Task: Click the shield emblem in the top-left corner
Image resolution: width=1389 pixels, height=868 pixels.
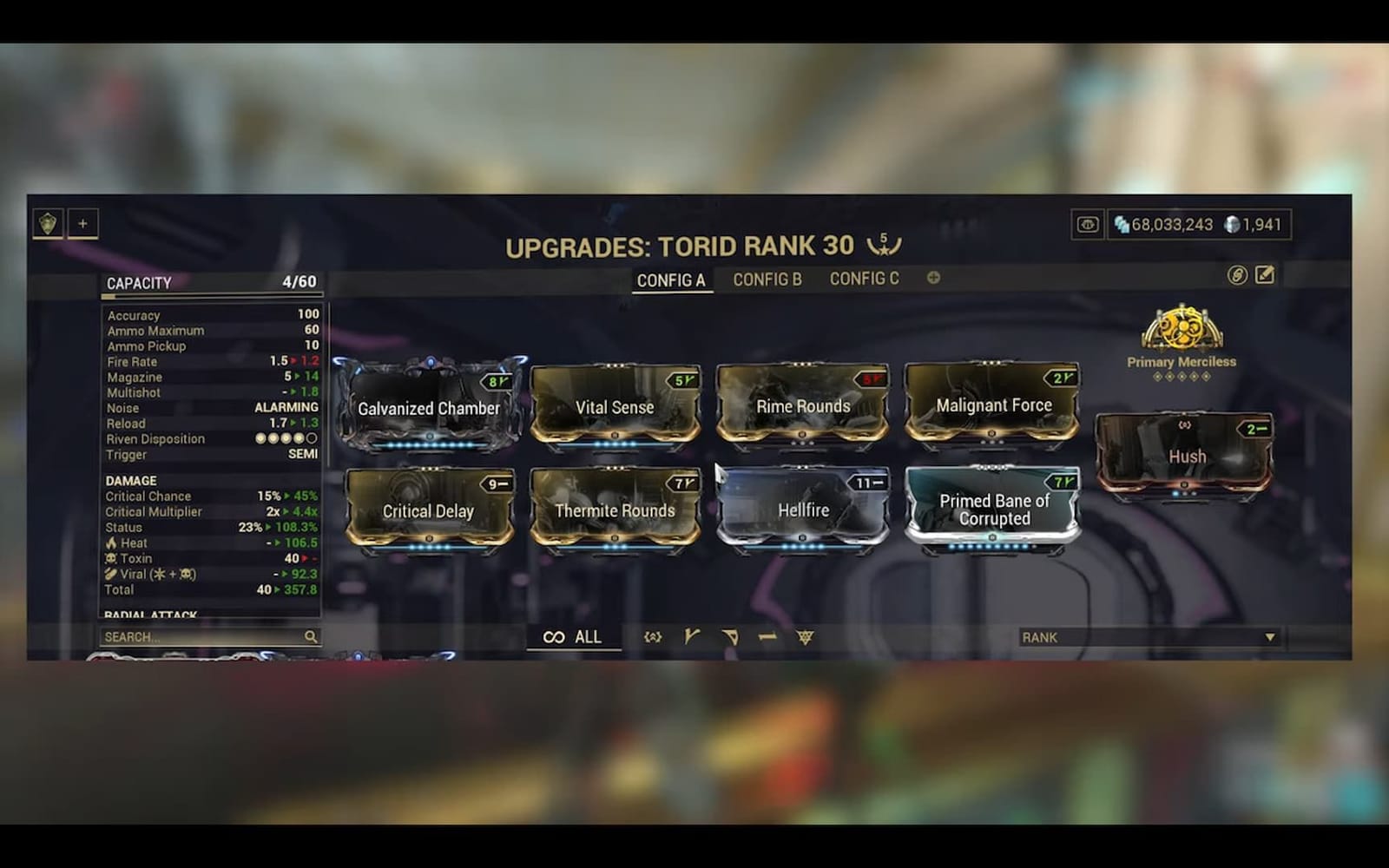Action: click(x=49, y=223)
